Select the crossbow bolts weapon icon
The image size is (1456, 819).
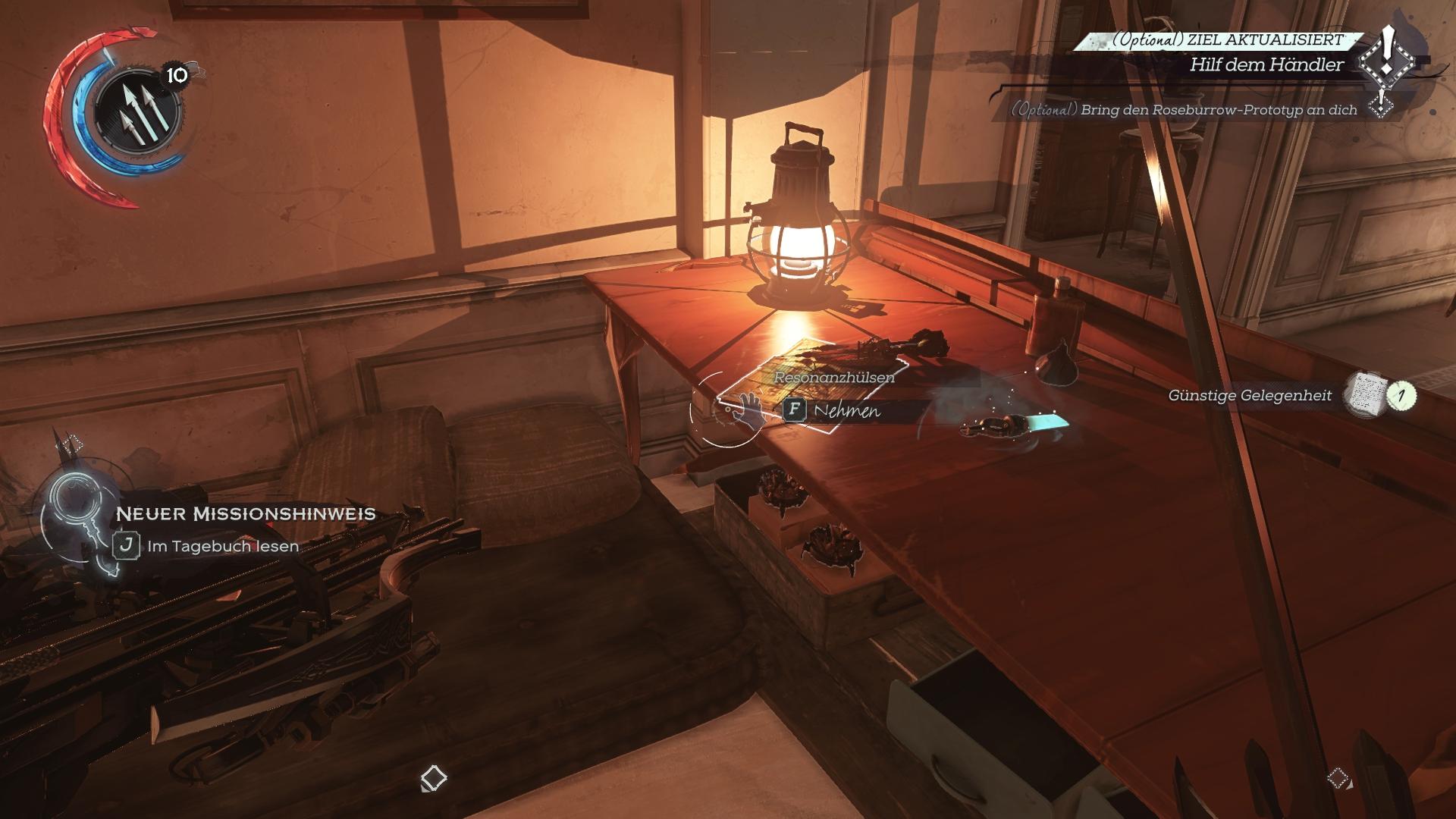point(136,112)
